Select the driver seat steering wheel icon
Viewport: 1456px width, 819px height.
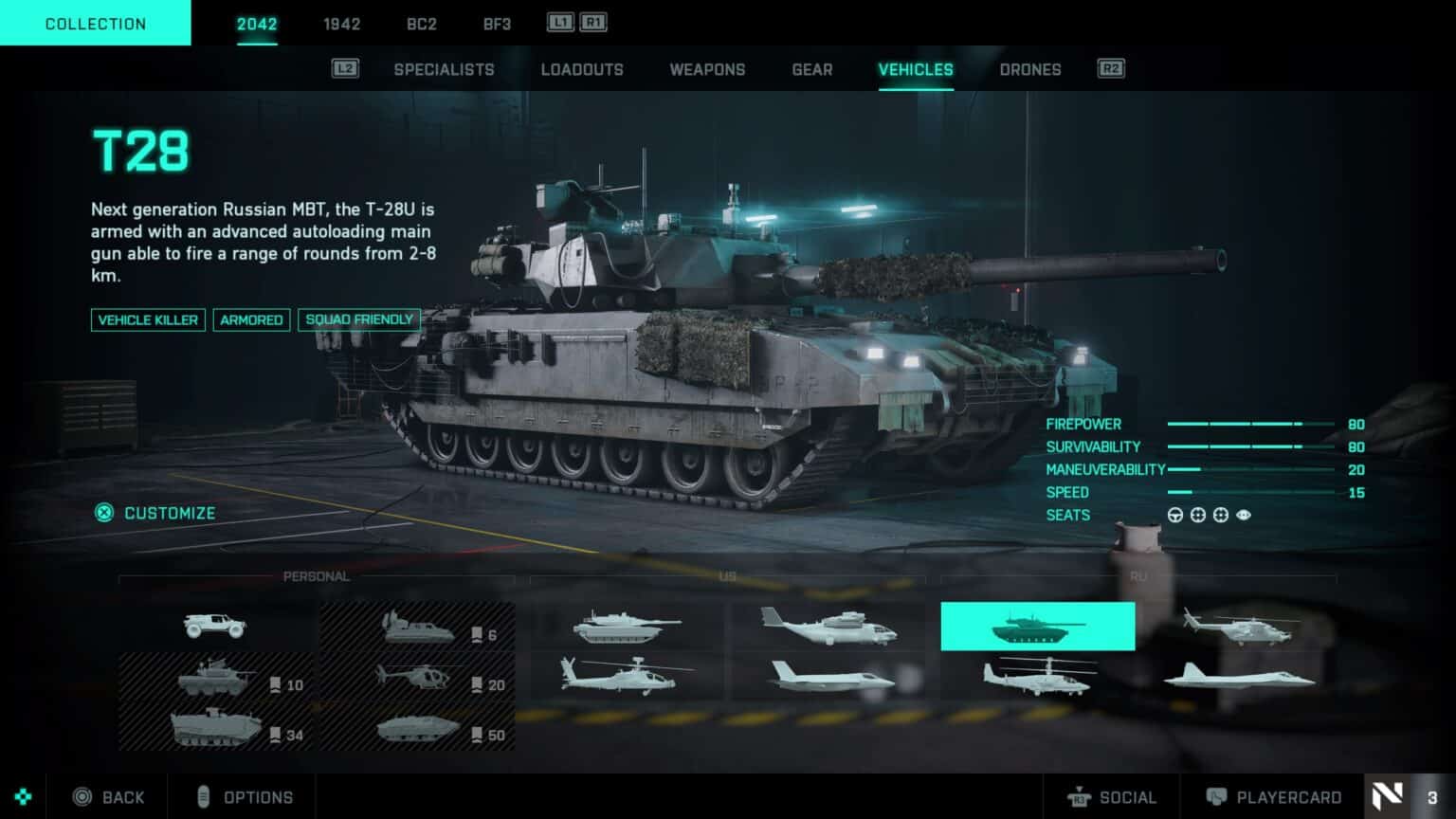pyautogui.click(x=1175, y=515)
